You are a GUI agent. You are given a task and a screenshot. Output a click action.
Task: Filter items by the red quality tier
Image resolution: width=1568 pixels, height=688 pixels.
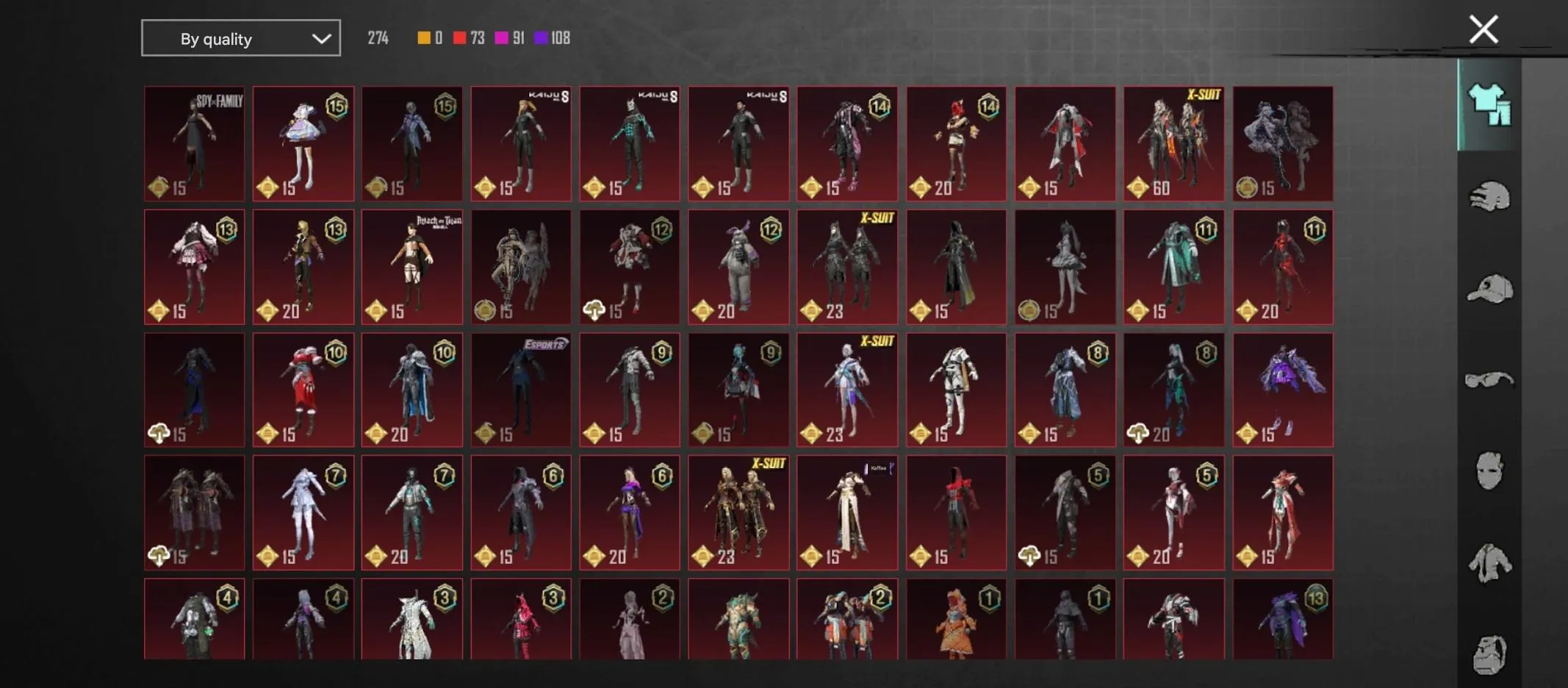[x=458, y=37]
